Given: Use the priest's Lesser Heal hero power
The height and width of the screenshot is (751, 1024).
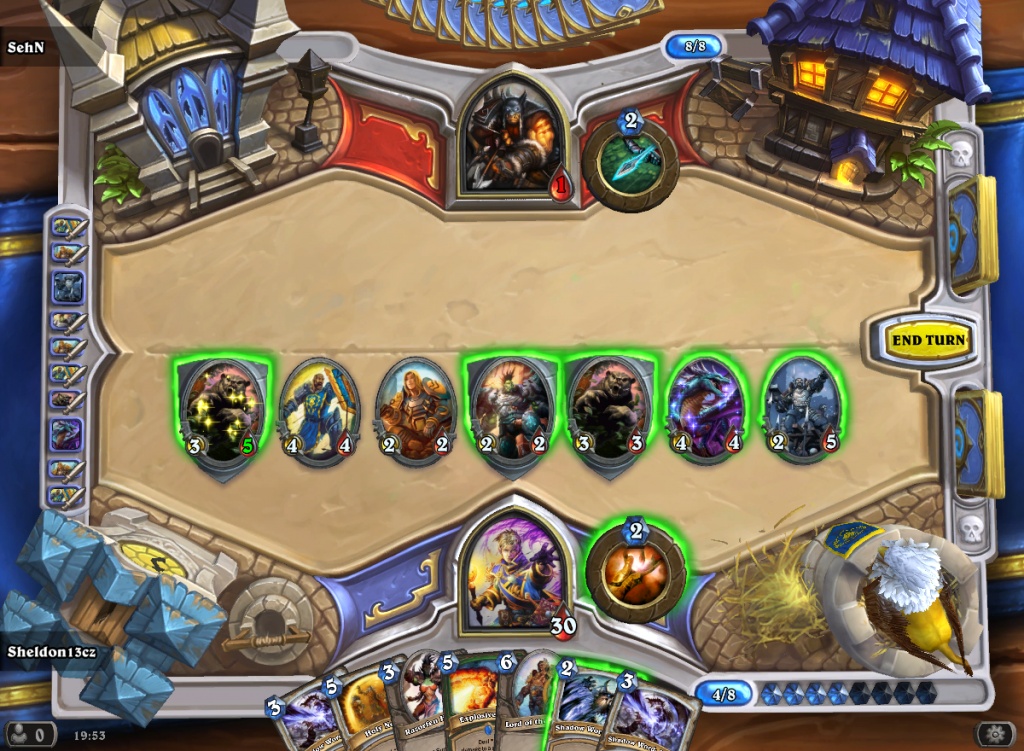Looking at the screenshot, I should (x=635, y=573).
